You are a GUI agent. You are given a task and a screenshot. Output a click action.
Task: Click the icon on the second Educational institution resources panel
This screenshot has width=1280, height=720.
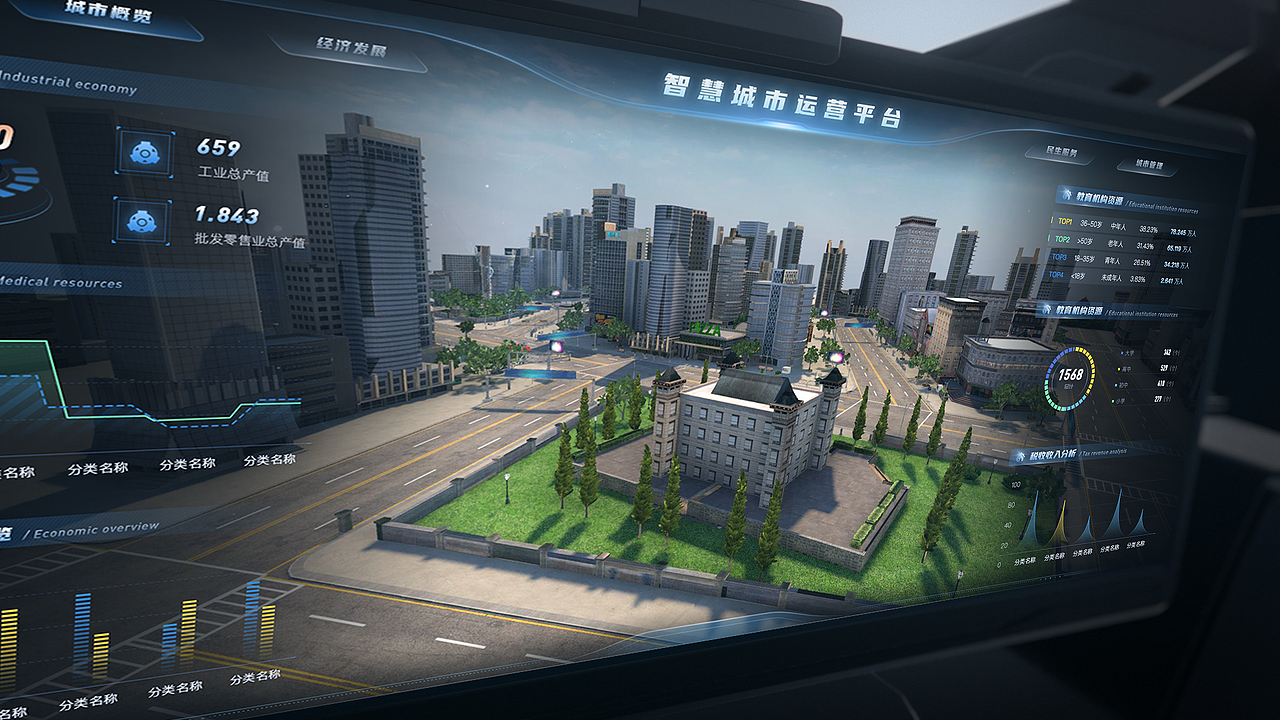coord(1046,310)
